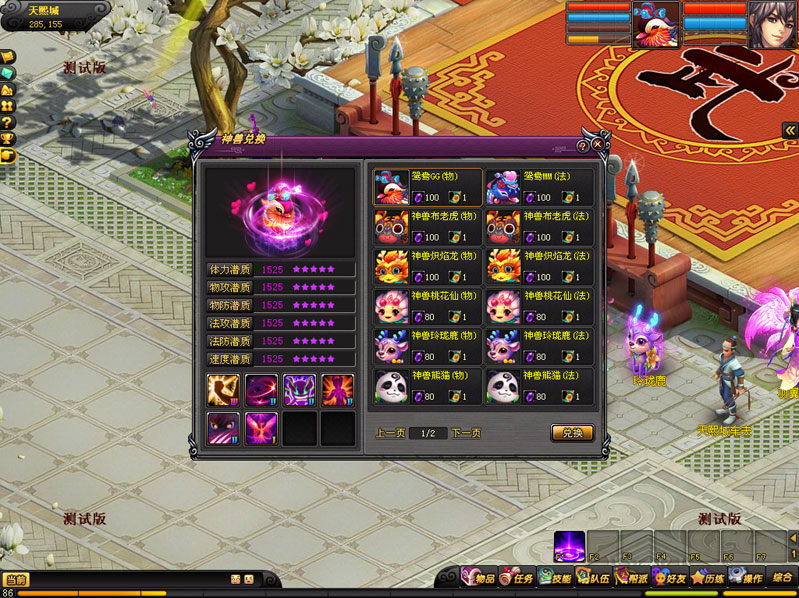Pick the 神兽玲珑鹿 (法) entry
This screenshot has width=799, height=598.
coord(540,346)
